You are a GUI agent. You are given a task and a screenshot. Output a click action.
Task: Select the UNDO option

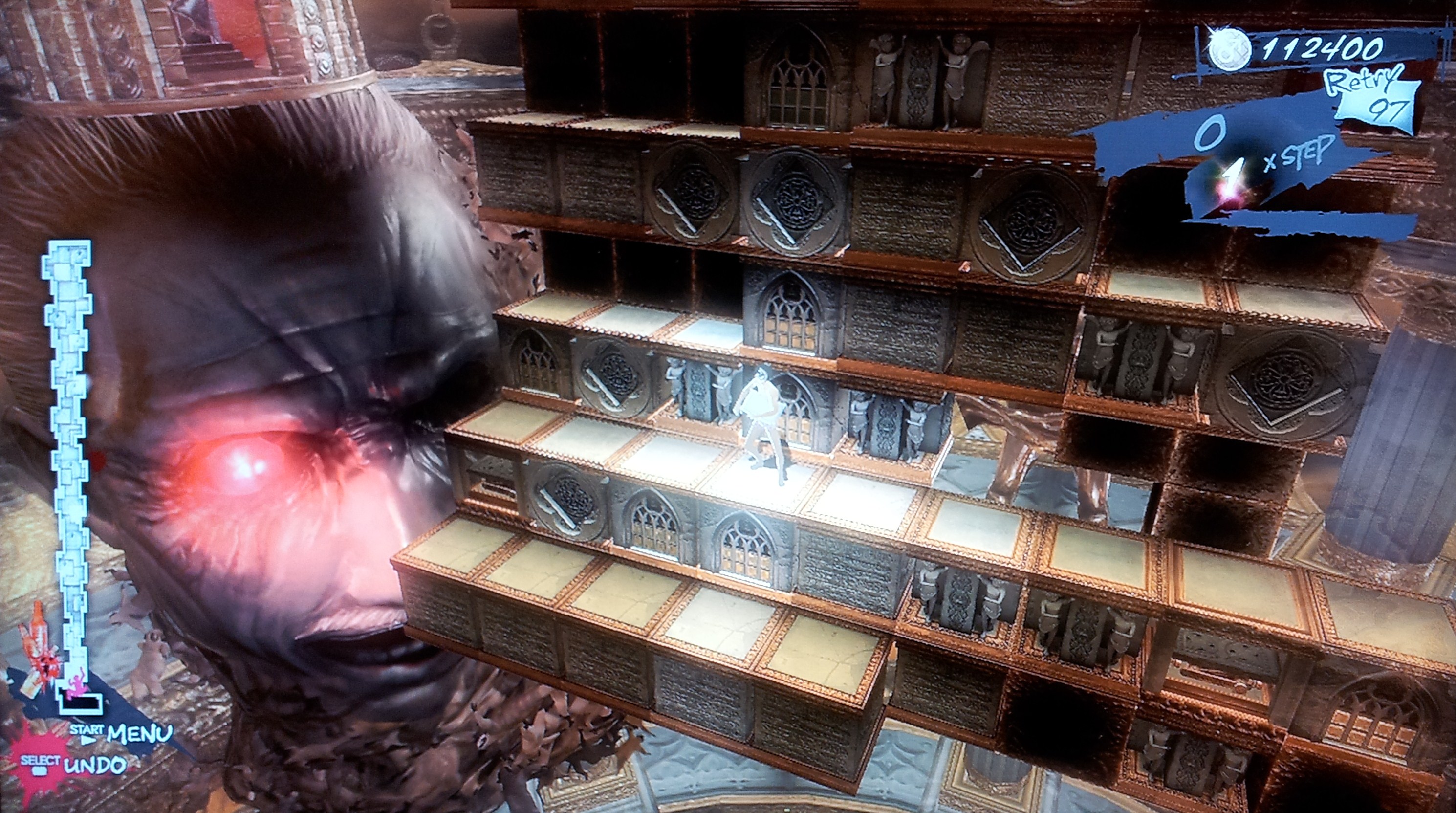coord(94,766)
